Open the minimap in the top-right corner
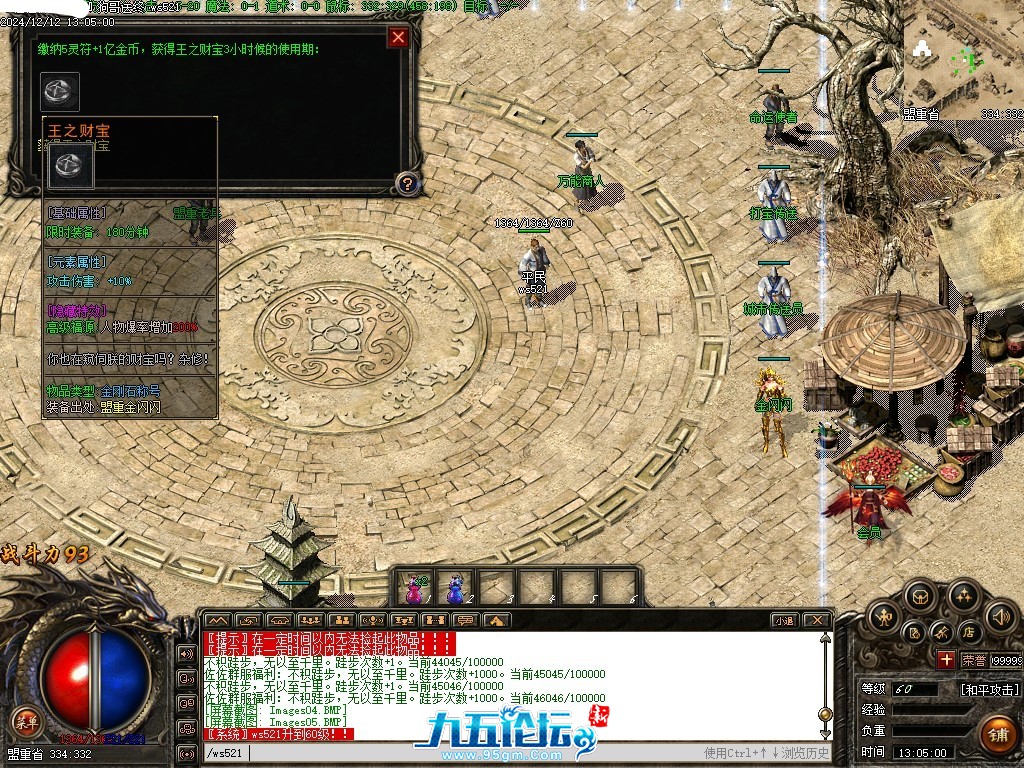 point(963,60)
